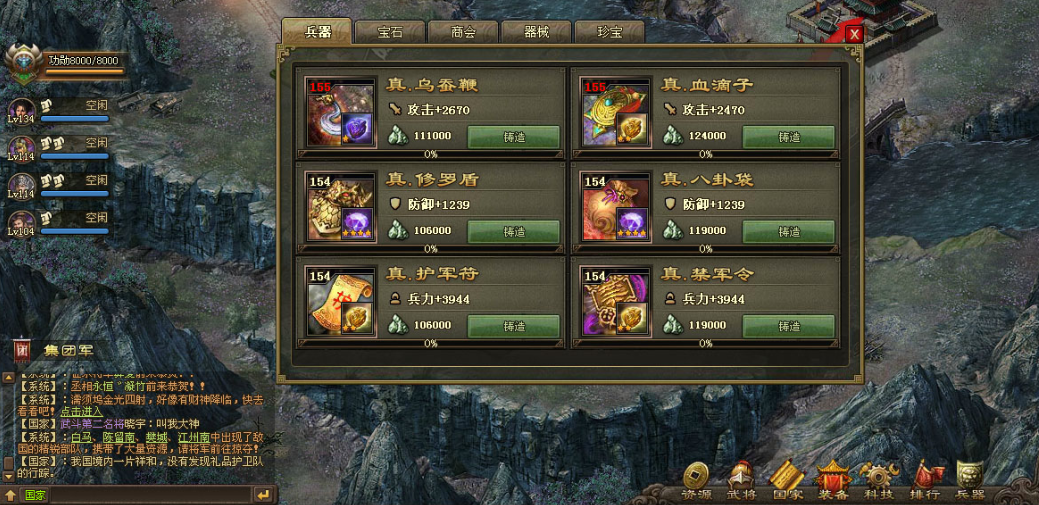Show the 珍宝 tab
1039x505 pixels.
point(609,33)
